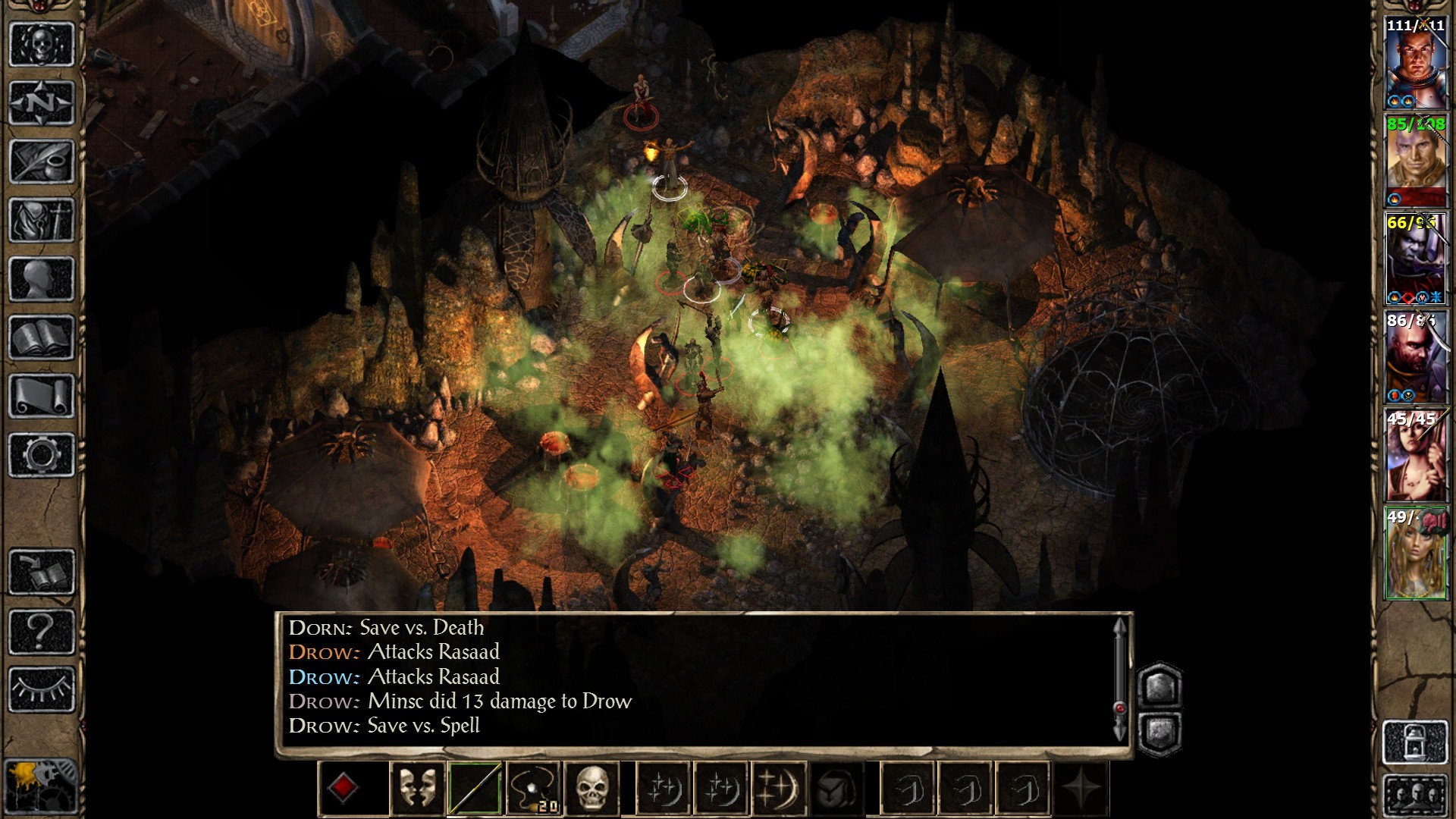Select the first party portrait with 111 HP
The image size is (1456, 819).
(x=1415, y=64)
